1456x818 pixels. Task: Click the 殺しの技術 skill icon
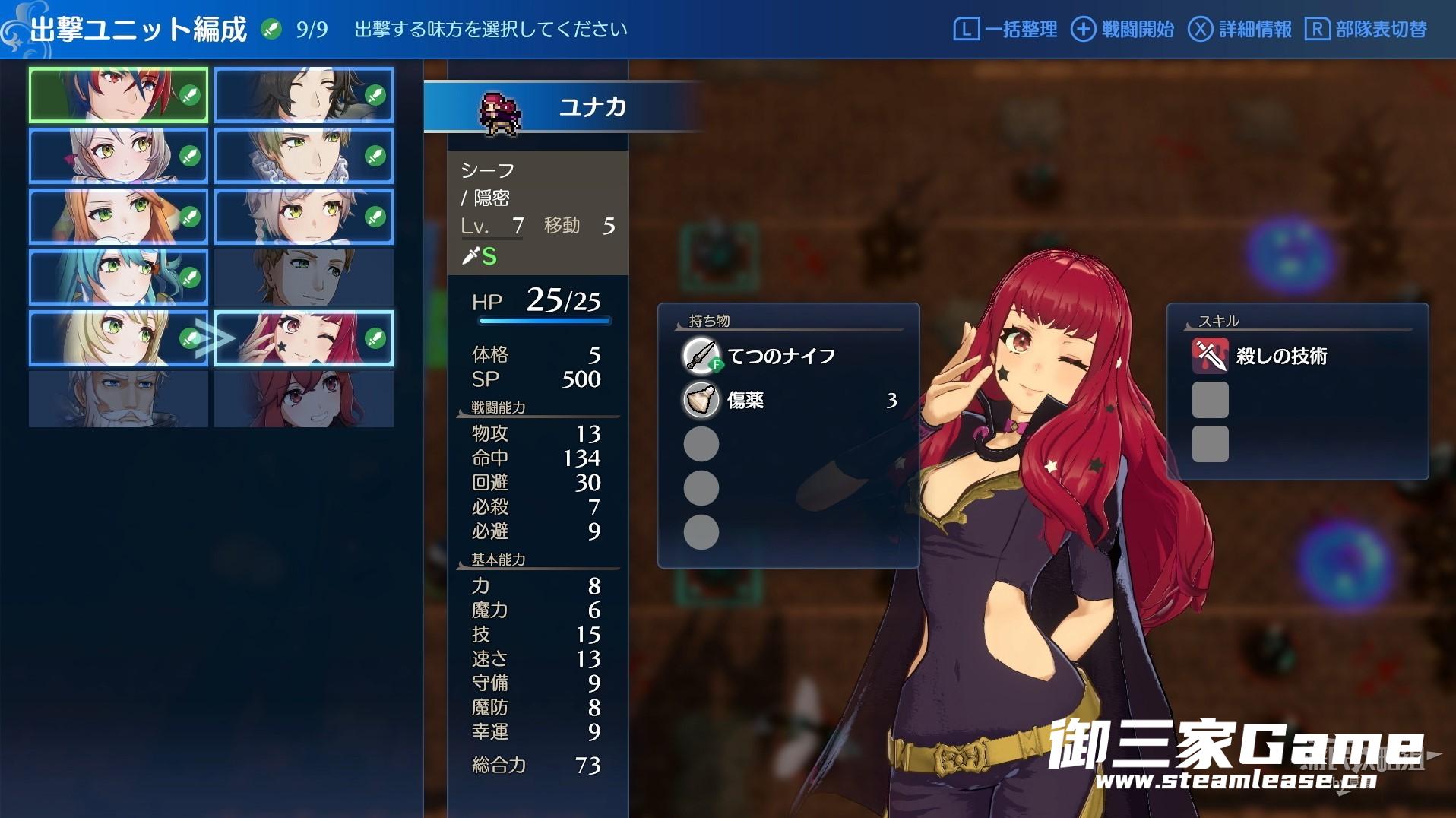[1210, 356]
